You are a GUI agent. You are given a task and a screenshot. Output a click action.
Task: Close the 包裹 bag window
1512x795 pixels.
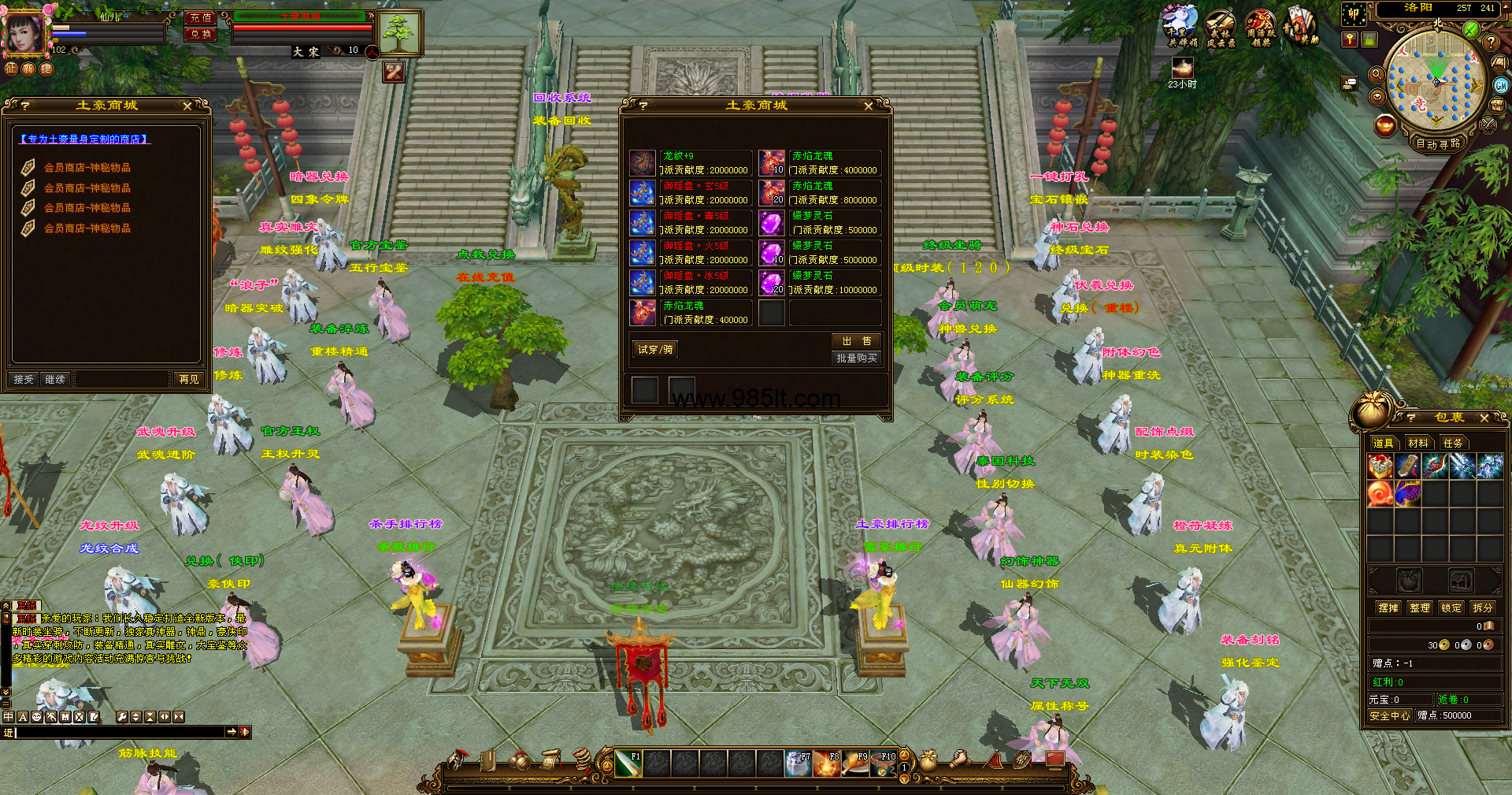coord(1484,418)
